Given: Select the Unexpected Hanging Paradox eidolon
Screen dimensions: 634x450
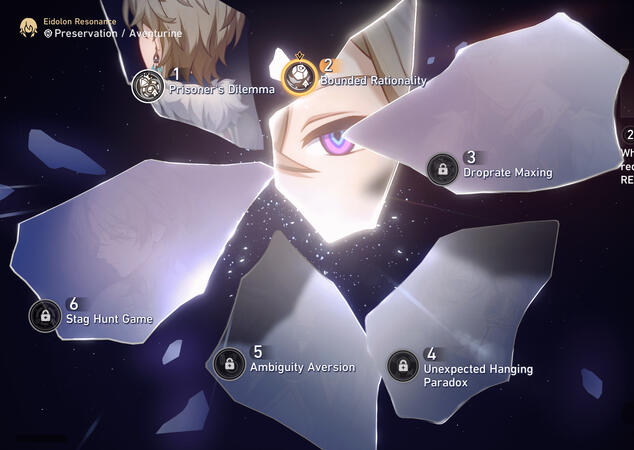Looking at the screenshot, I should 403,366.
